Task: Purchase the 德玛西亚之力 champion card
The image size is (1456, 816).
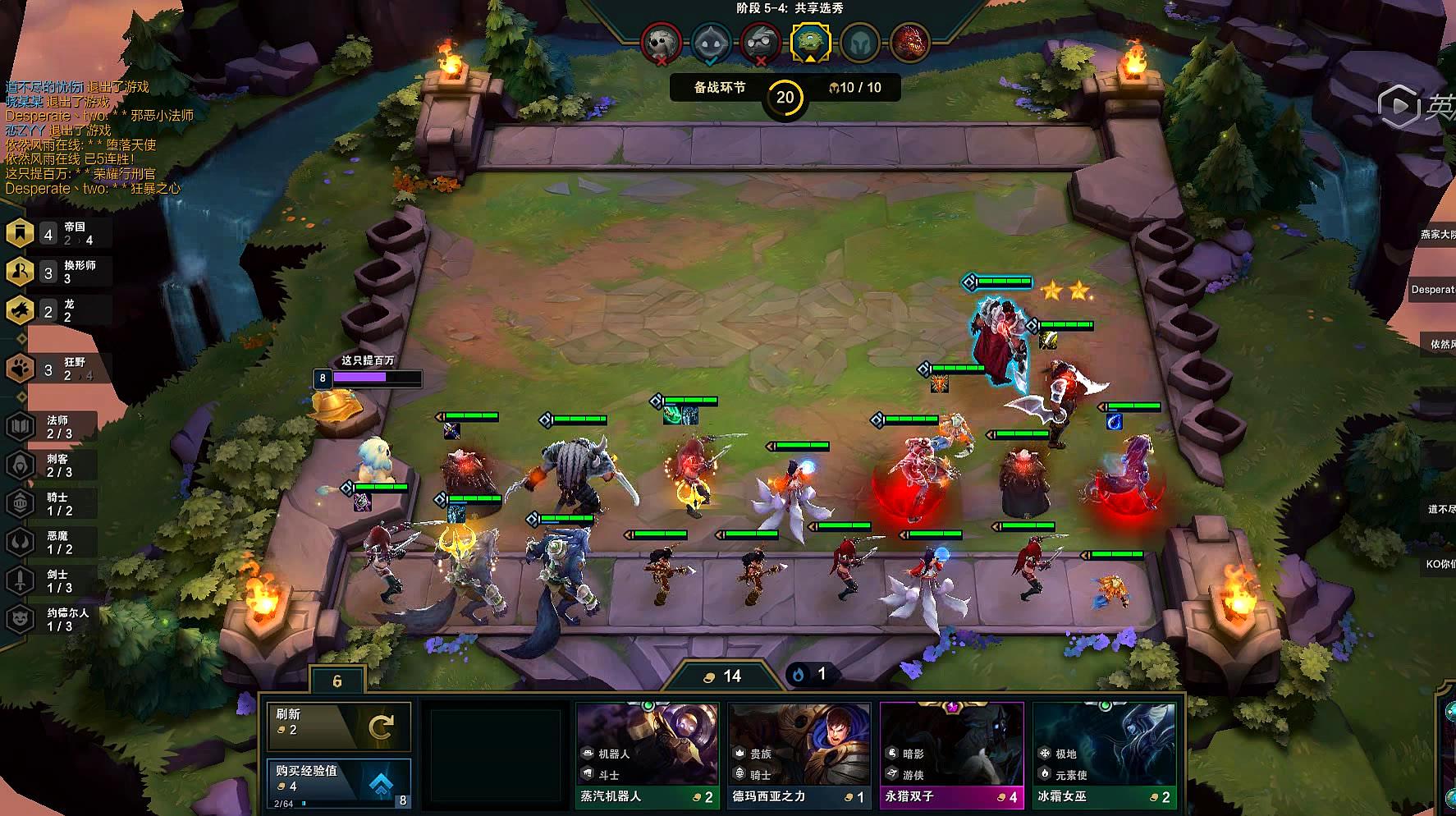Action: pos(799,755)
